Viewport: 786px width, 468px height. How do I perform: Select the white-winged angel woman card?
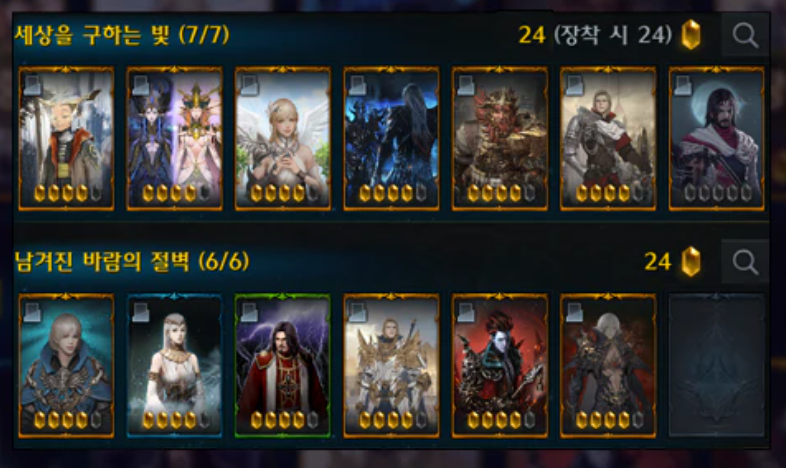pos(282,138)
